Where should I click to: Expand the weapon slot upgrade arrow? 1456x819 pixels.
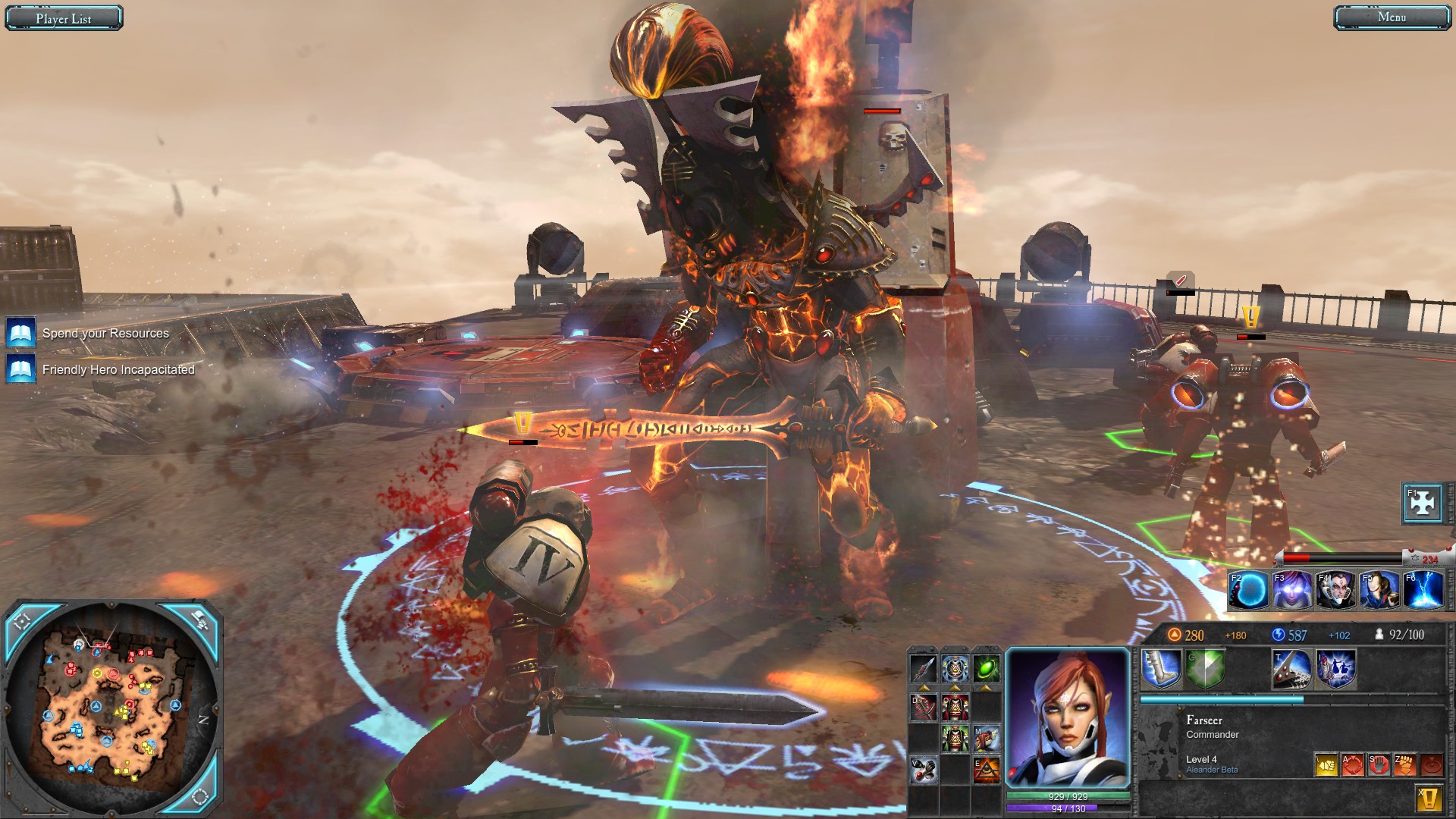click(x=926, y=687)
